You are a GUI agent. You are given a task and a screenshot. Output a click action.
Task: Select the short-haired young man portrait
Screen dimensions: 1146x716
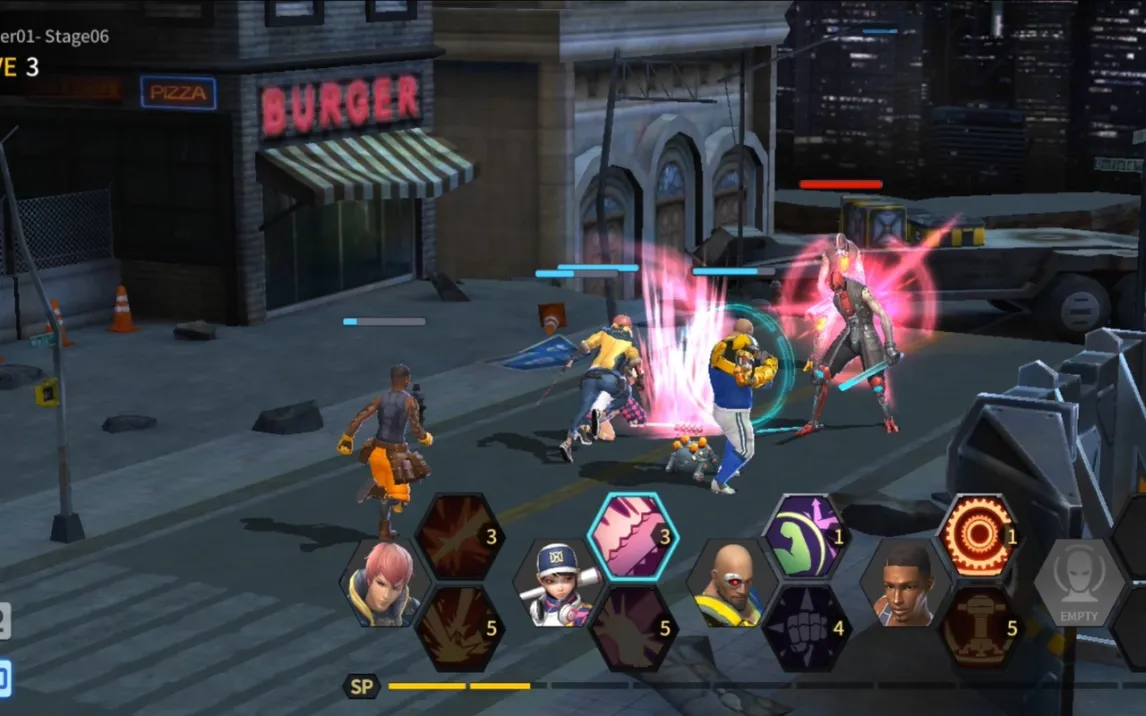tap(906, 584)
